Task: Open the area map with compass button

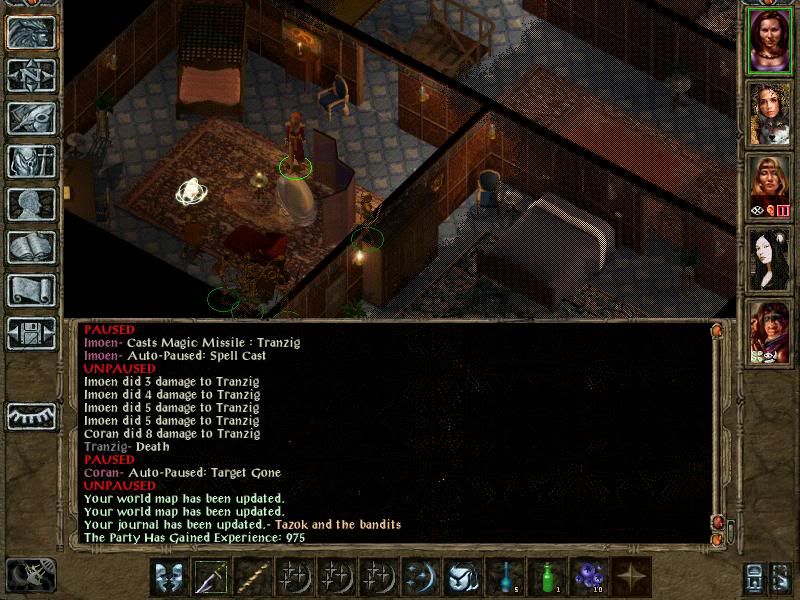Action: [x=31, y=75]
